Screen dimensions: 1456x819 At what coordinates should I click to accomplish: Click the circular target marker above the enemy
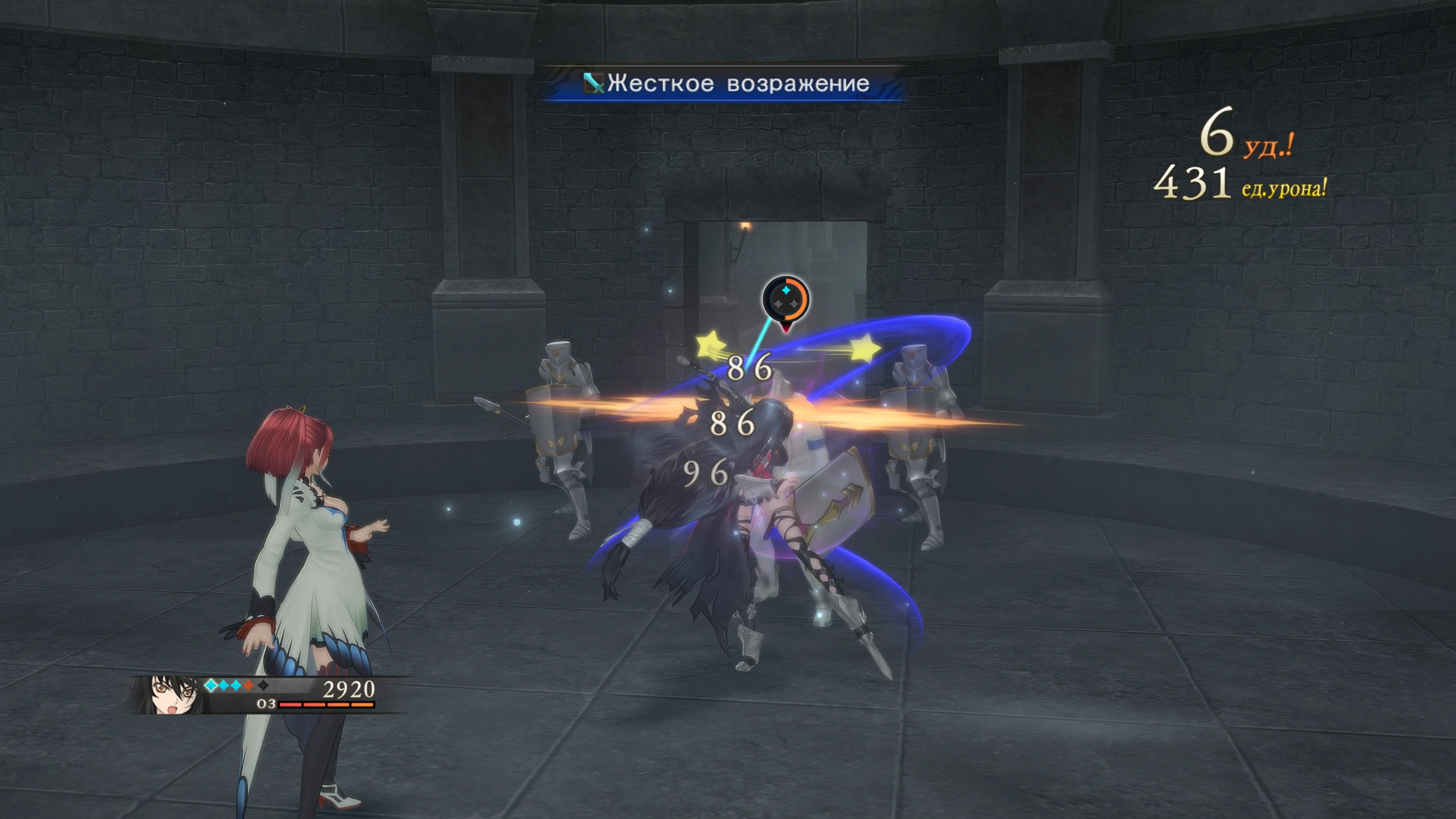tap(785, 299)
